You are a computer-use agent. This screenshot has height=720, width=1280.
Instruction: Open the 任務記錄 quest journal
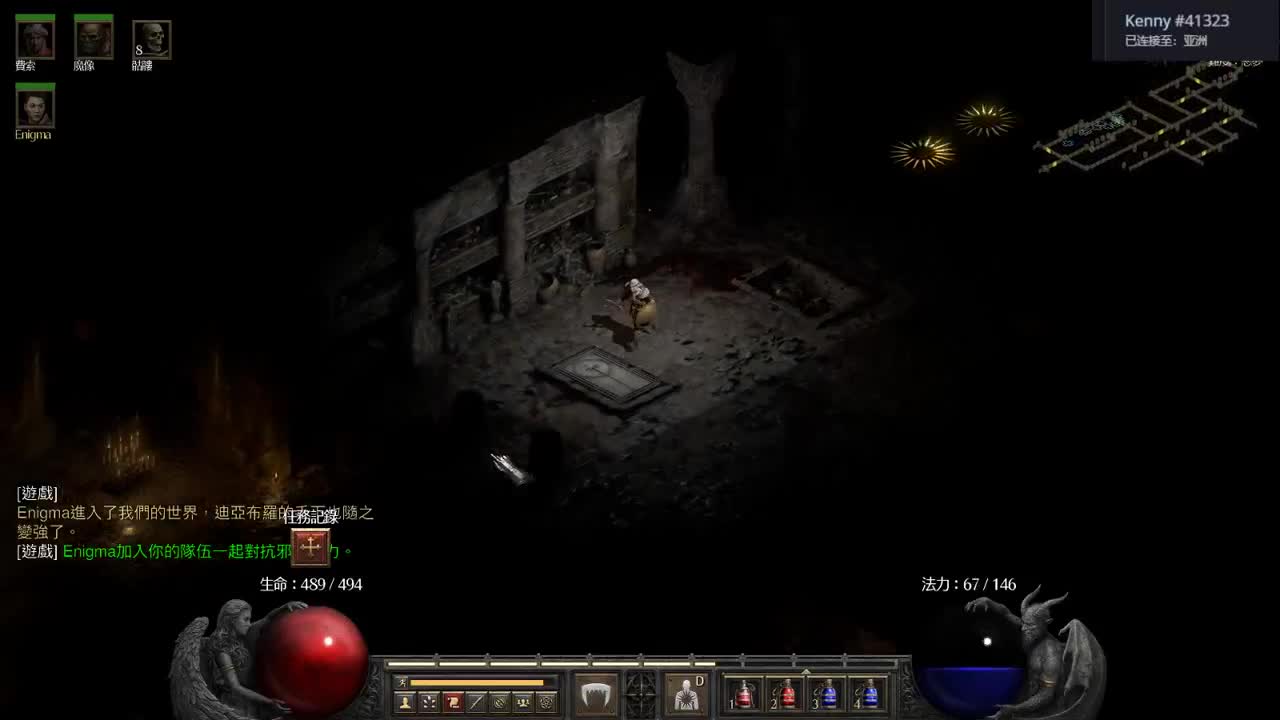[311, 548]
